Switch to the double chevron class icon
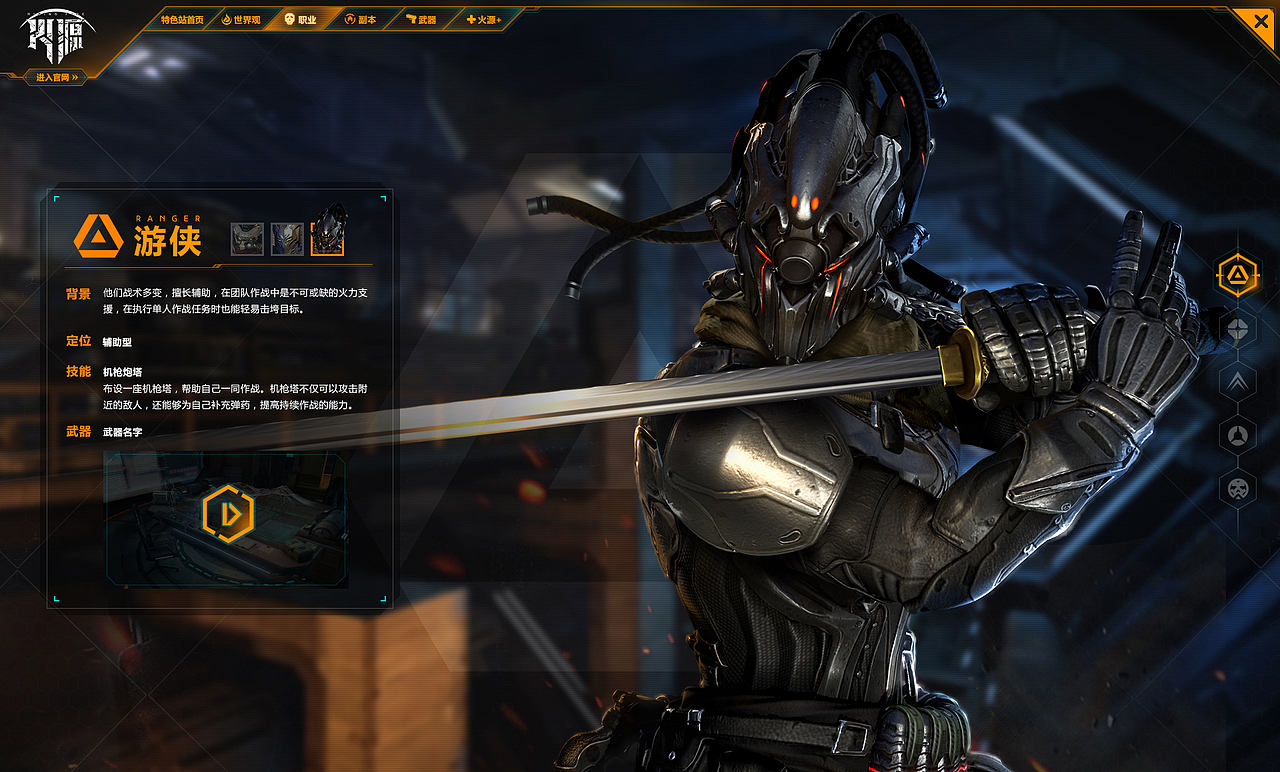This screenshot has width=1280, height=772. pyautogui.click(x=1237, y=381)
